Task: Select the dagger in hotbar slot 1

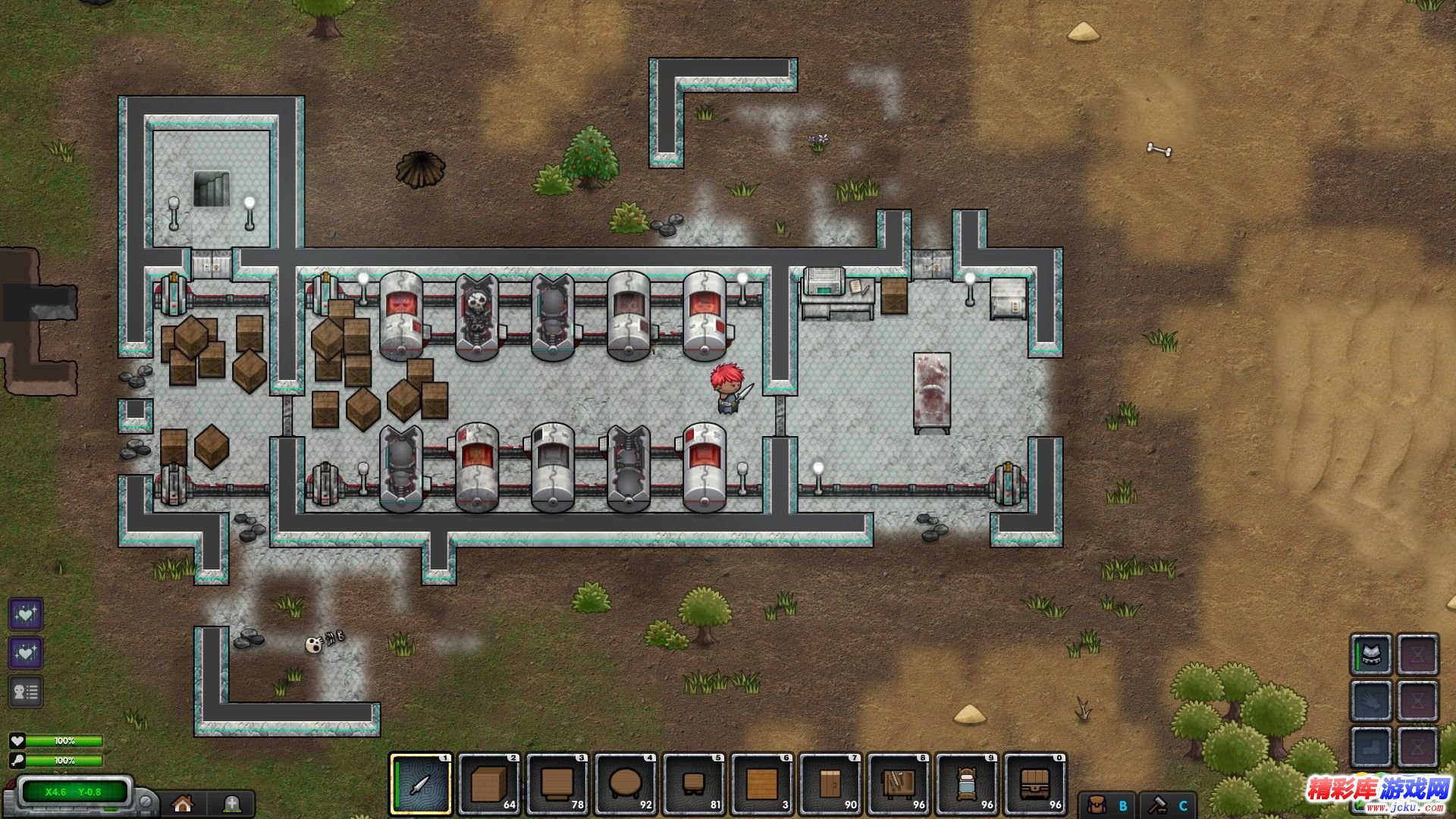Action: [x=421, y=784]
